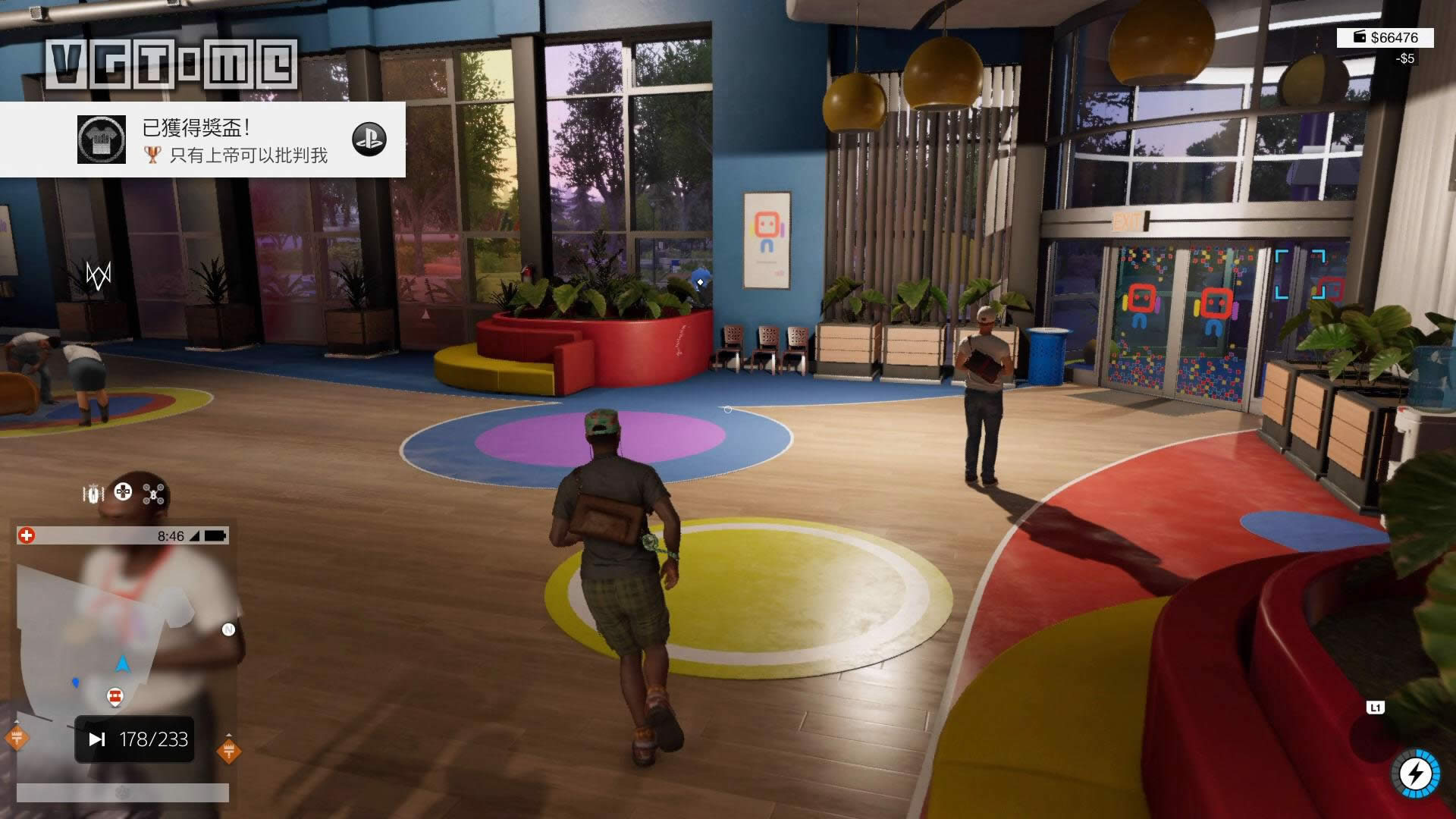Select the RC jumper car gadget icon

93,494
